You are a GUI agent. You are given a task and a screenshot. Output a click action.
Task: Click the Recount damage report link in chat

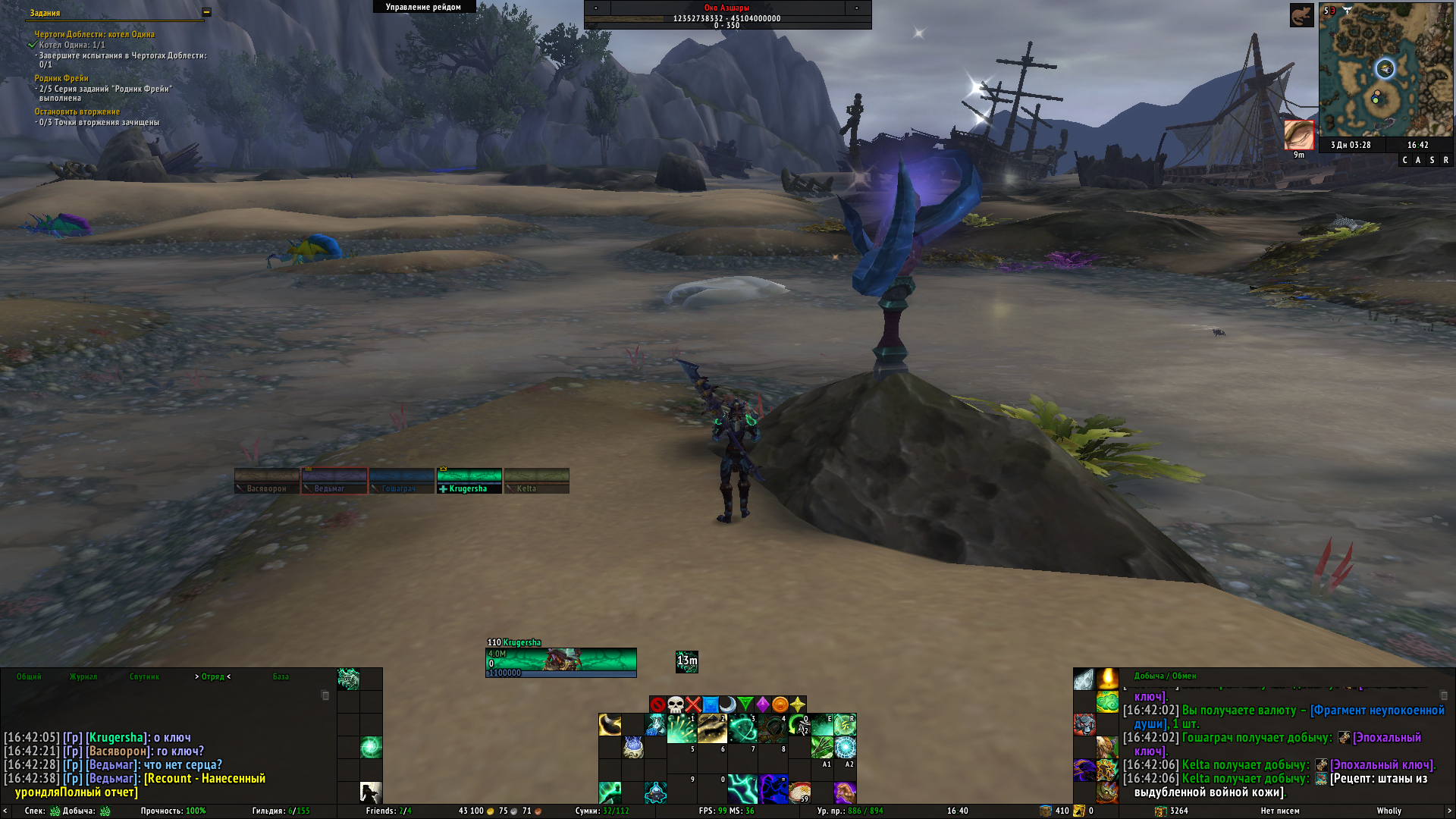204,779
